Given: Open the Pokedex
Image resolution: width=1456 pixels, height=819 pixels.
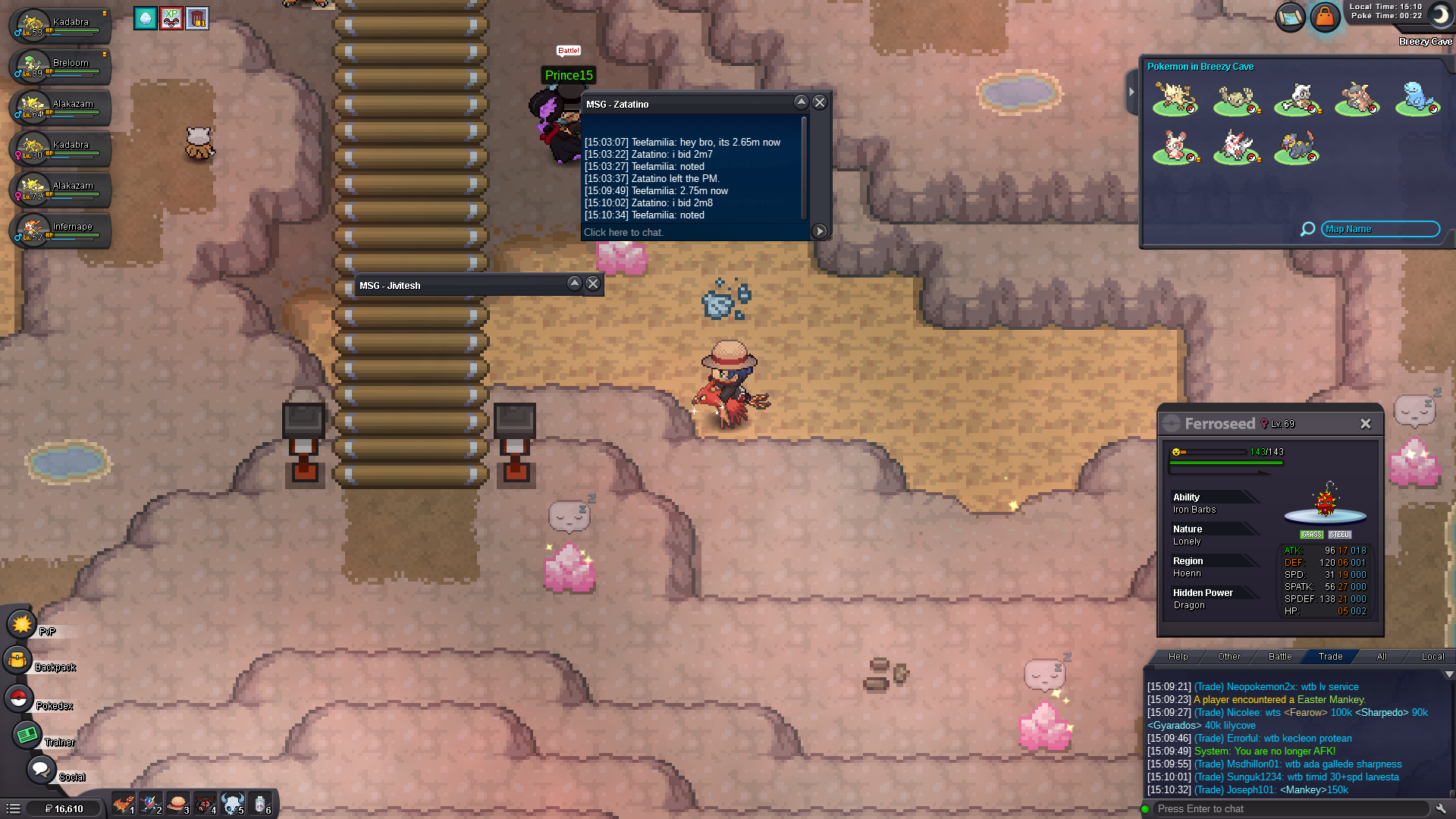Looking at the screenshot, I should 19,698.
